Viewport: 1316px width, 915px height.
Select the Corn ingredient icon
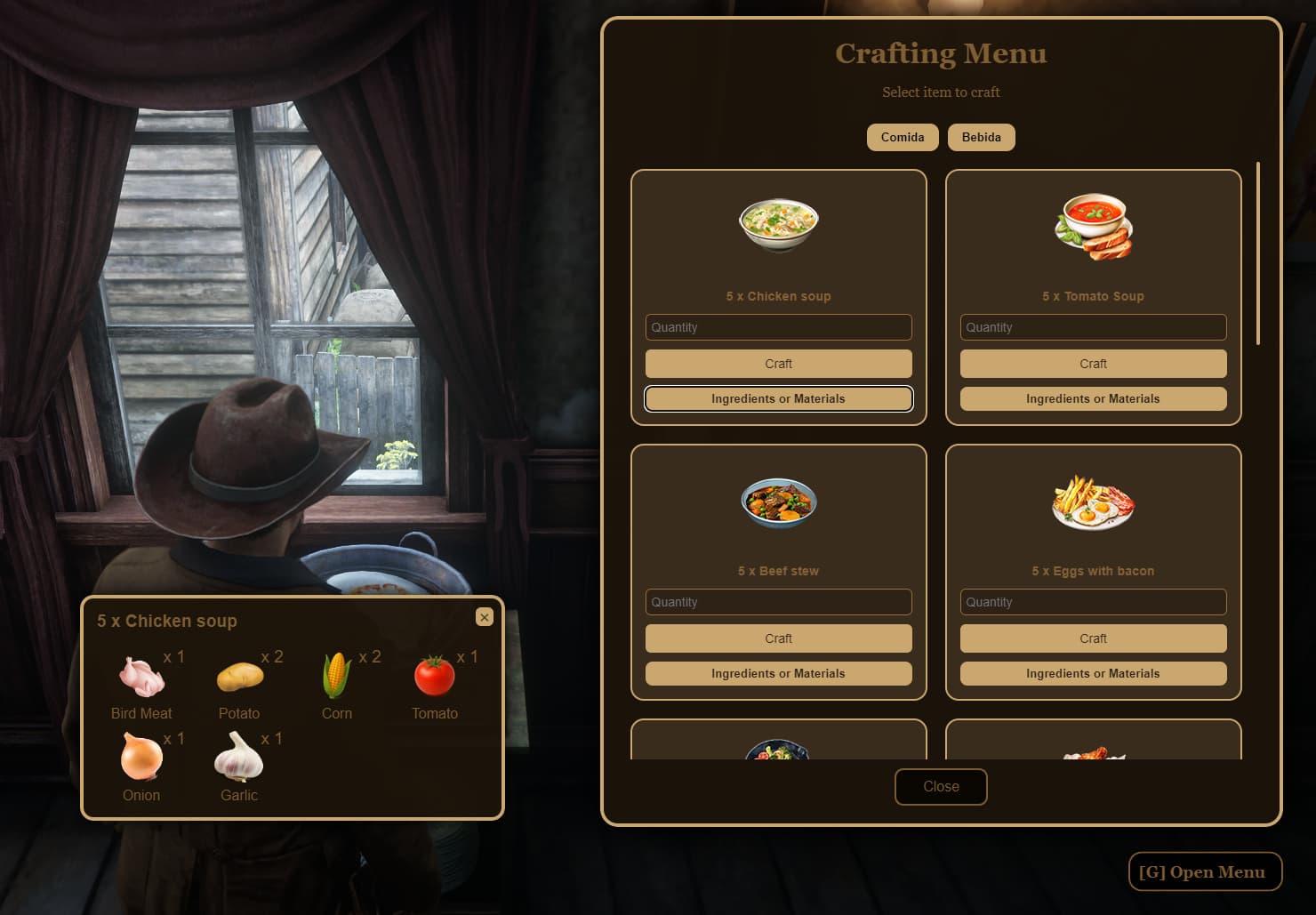click(x=336, y=674)
